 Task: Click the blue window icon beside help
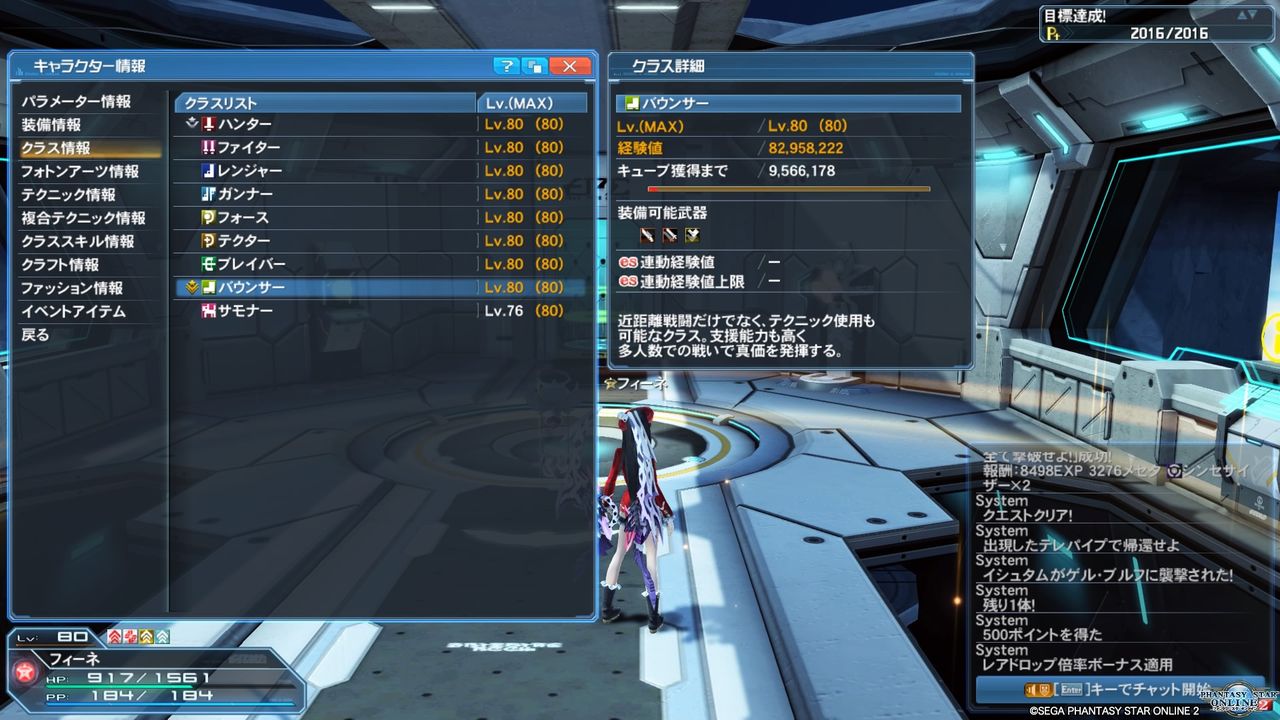click(535, 65)
